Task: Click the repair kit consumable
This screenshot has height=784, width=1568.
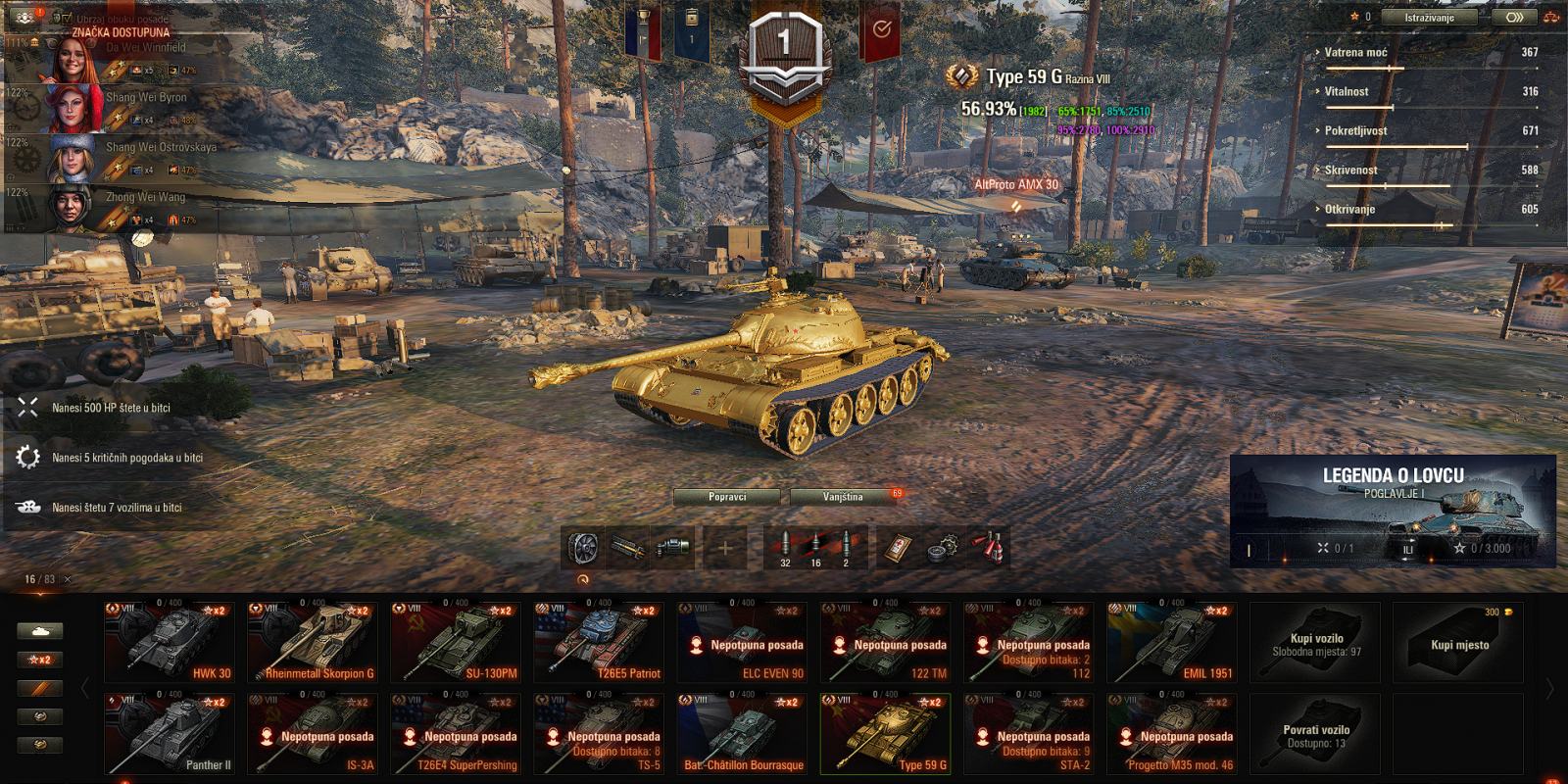Action: pos(944,546)
